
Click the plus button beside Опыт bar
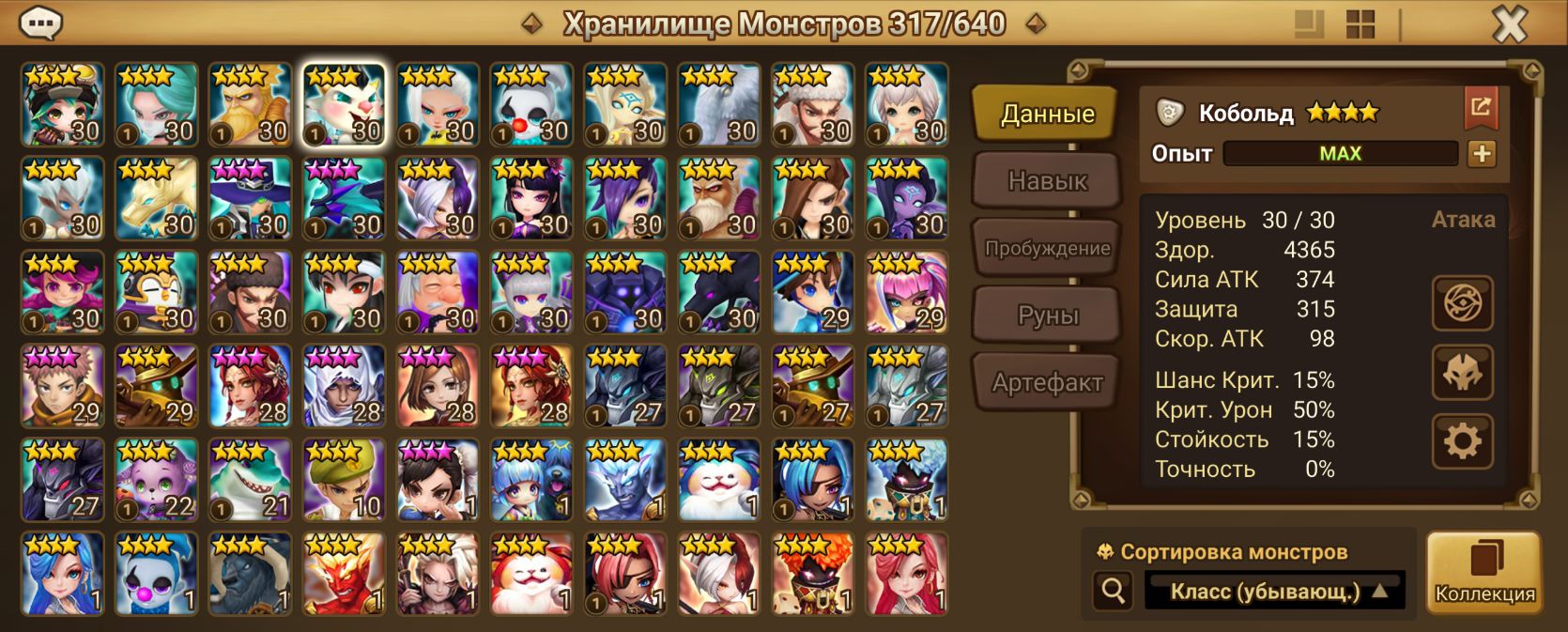coord(1482,154)
